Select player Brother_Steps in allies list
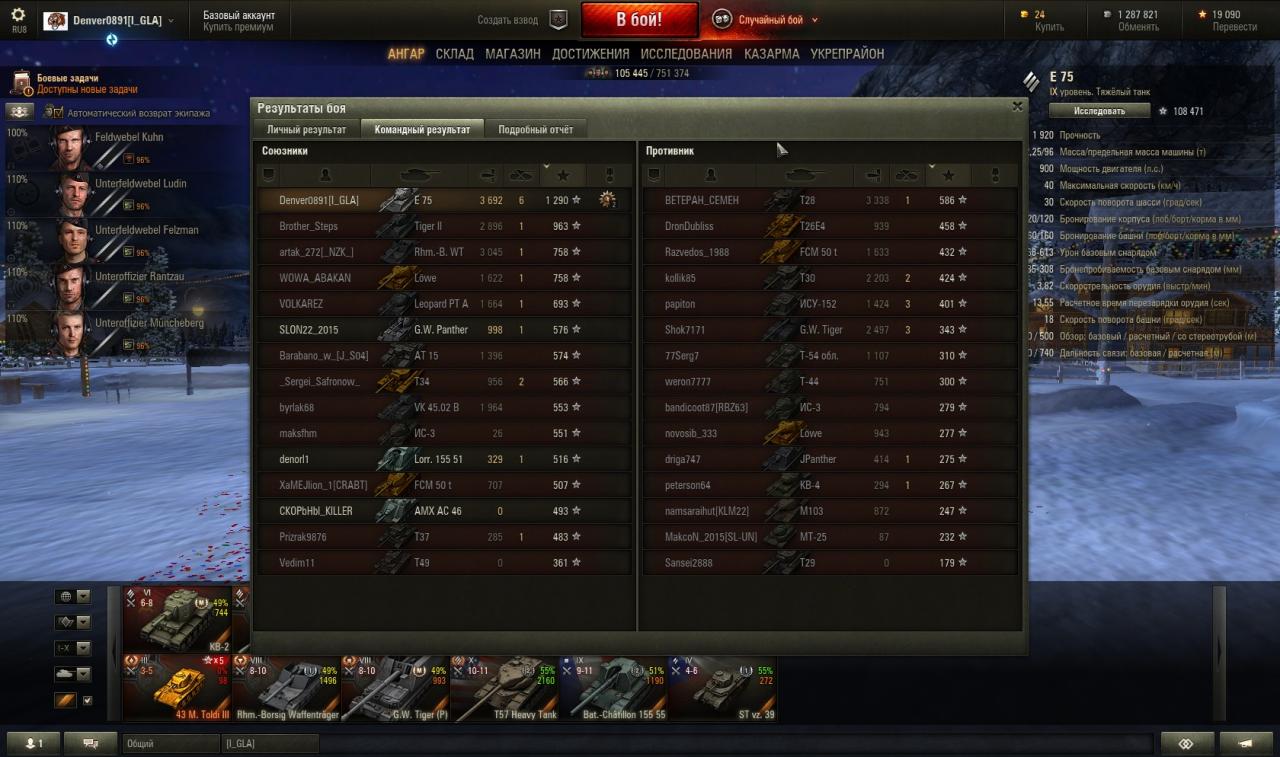This screenshot has height=757, width=1280. click(309, 226)
